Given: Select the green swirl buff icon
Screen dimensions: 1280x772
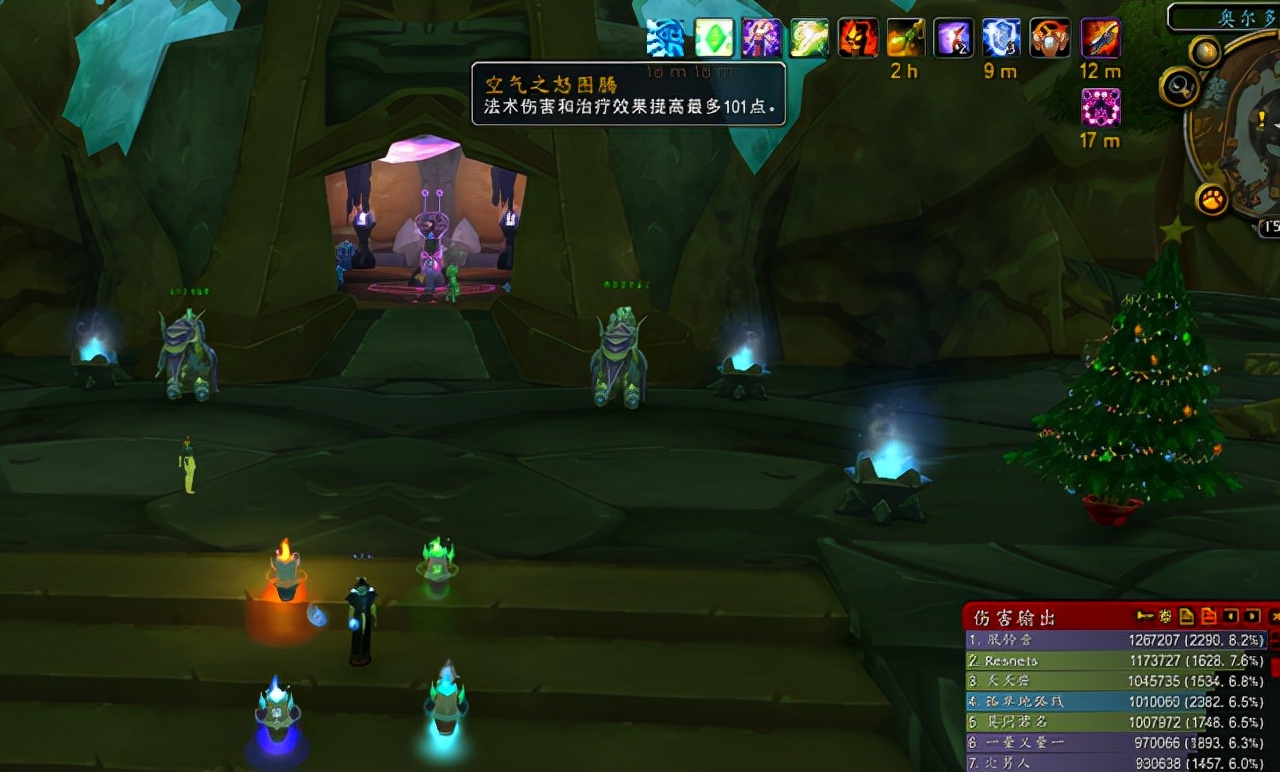Looking at the screenshot, I should (x=810, y=38).
